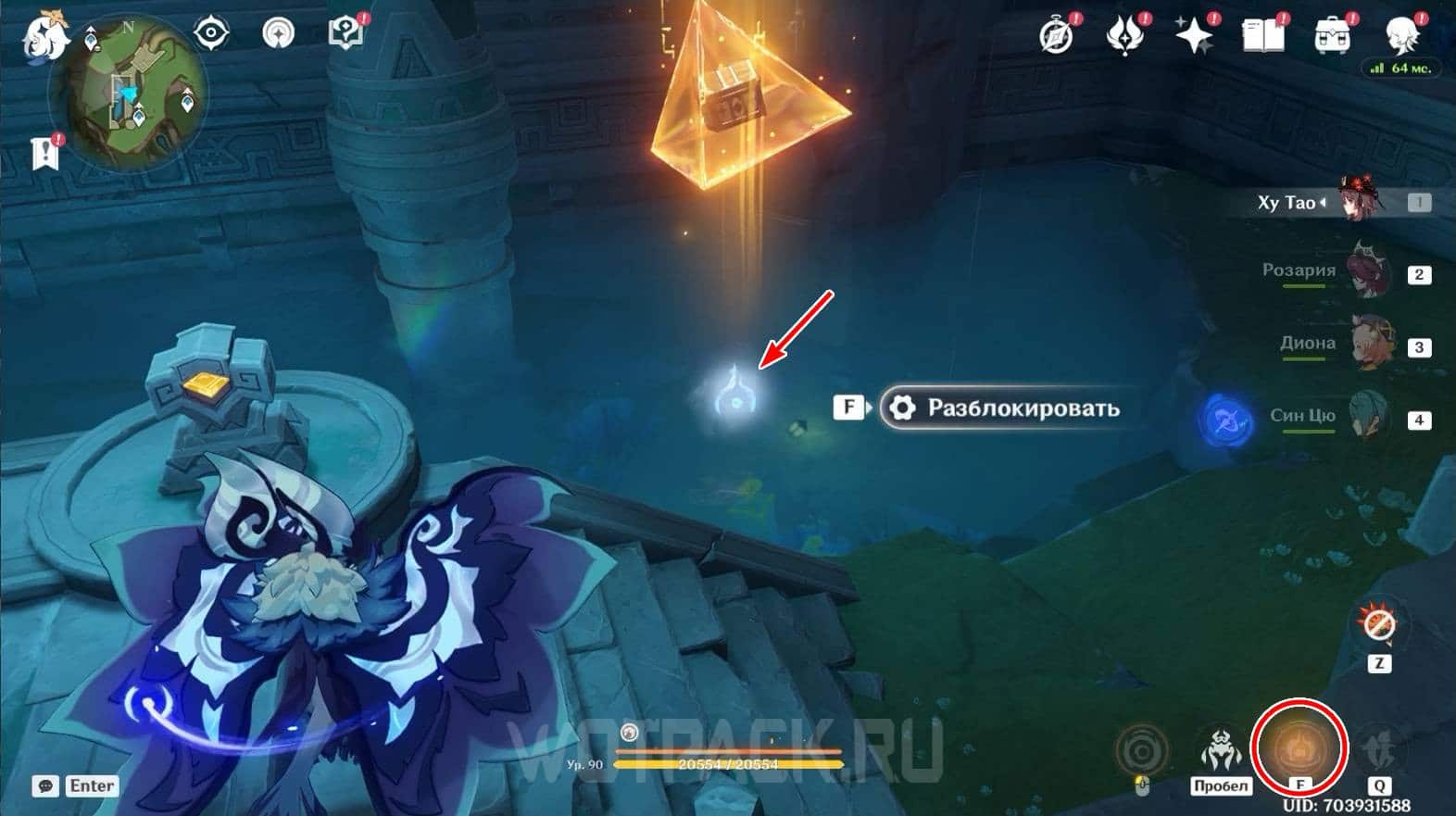Click the eye-shaped icon right of the minimap
Screen dimensions: 1456x816
pos(211,34)
